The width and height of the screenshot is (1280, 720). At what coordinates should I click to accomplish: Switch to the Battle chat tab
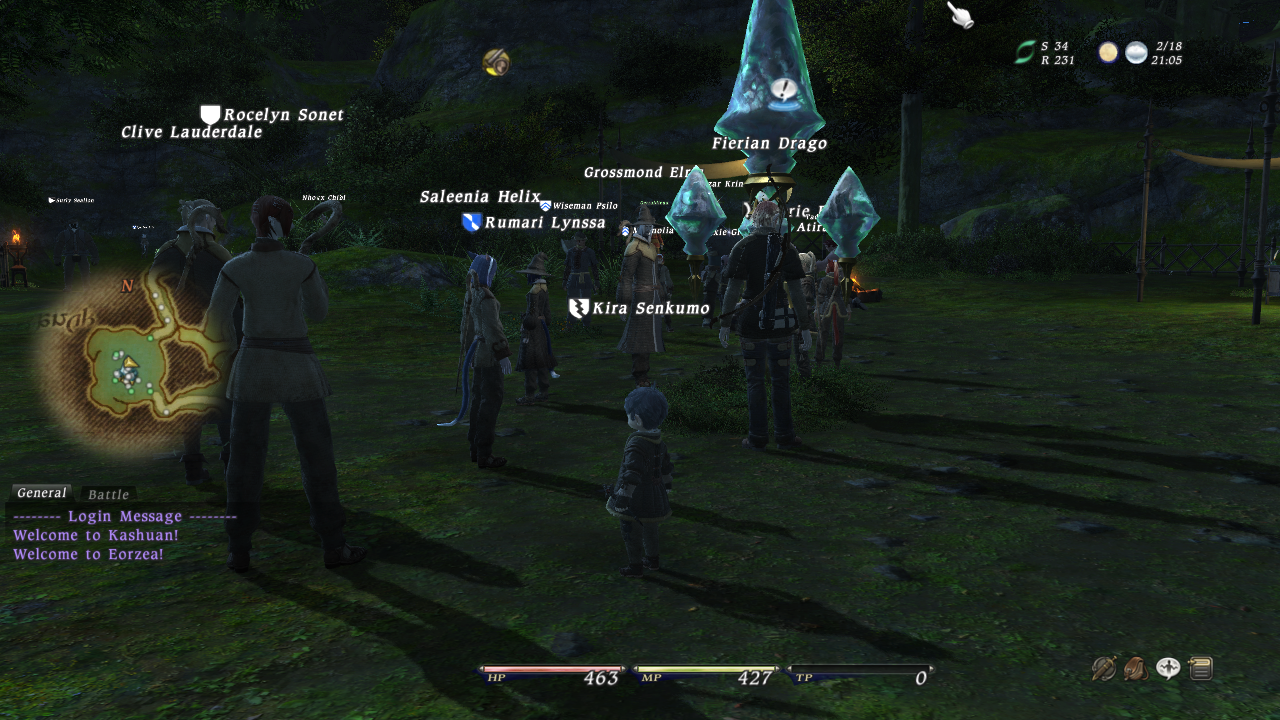tap(108, 494)
